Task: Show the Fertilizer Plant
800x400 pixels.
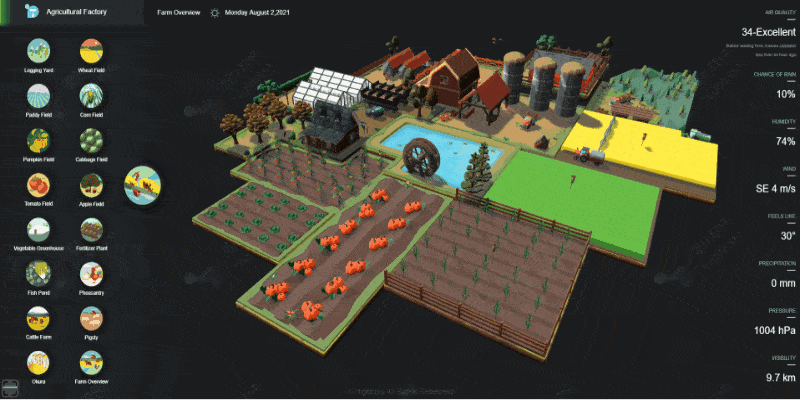Action: pyautogui.click(x=91, y=230)
